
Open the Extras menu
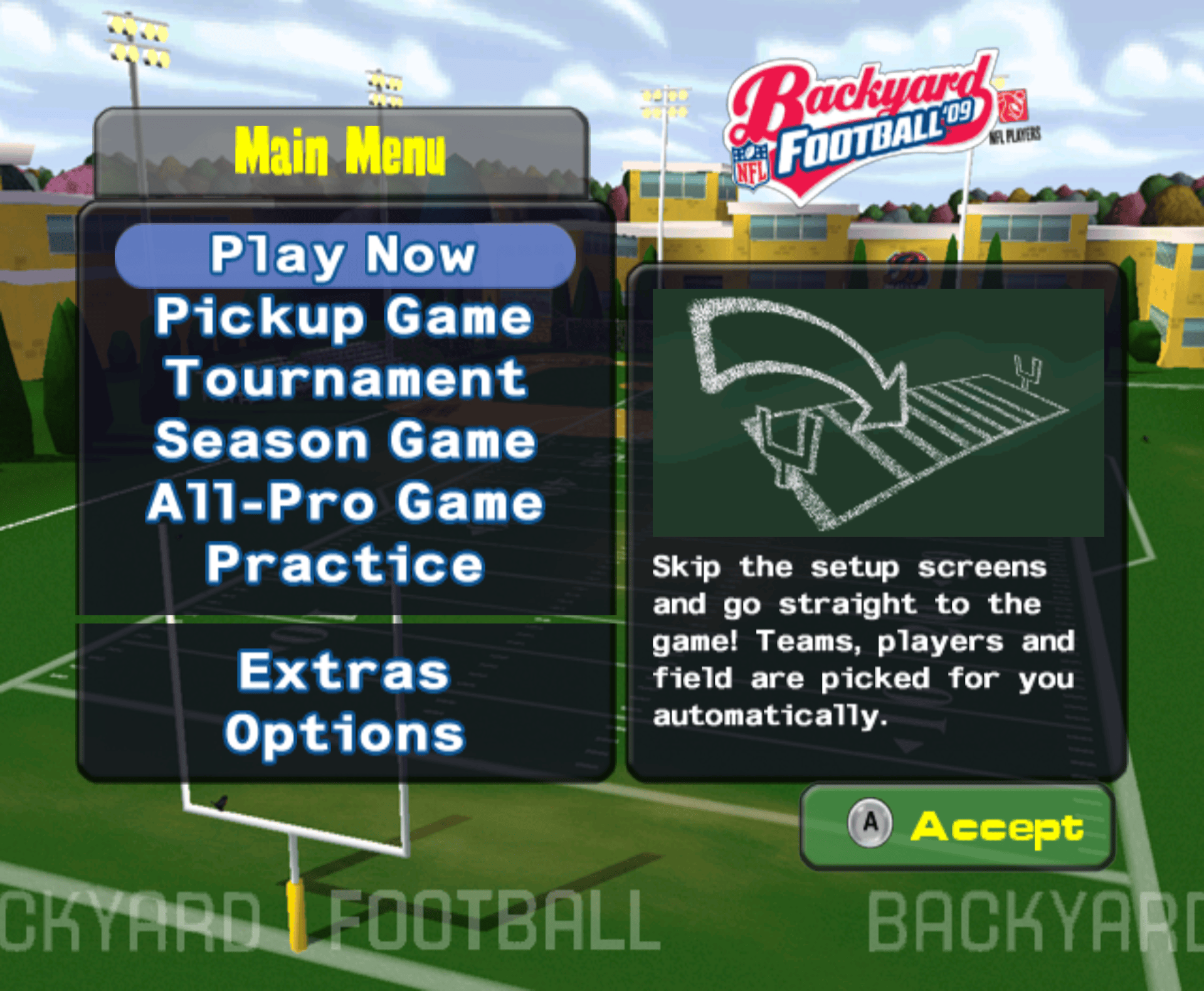pyautogui.click(x=344, y=672)
